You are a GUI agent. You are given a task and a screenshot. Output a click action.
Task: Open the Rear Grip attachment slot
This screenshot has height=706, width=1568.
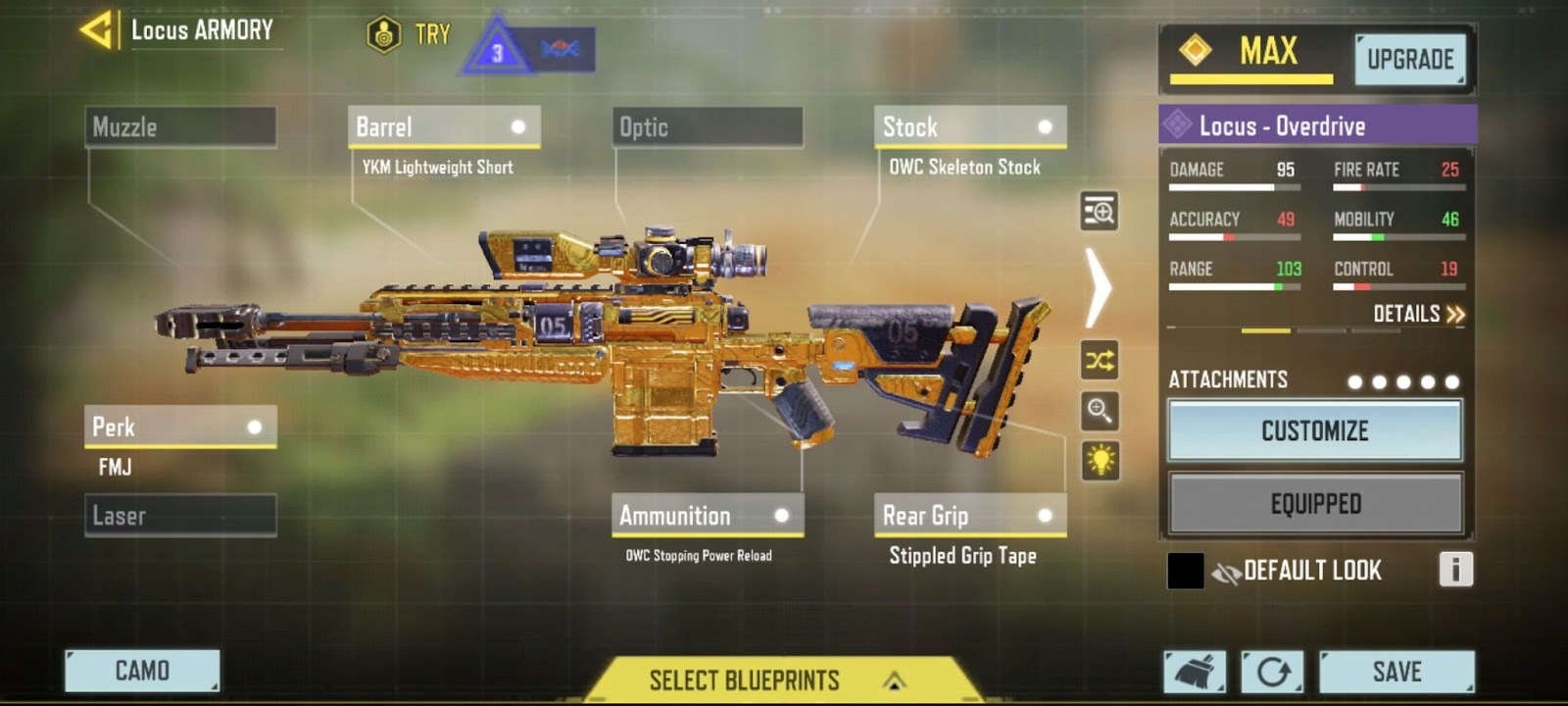pos(969,516)
